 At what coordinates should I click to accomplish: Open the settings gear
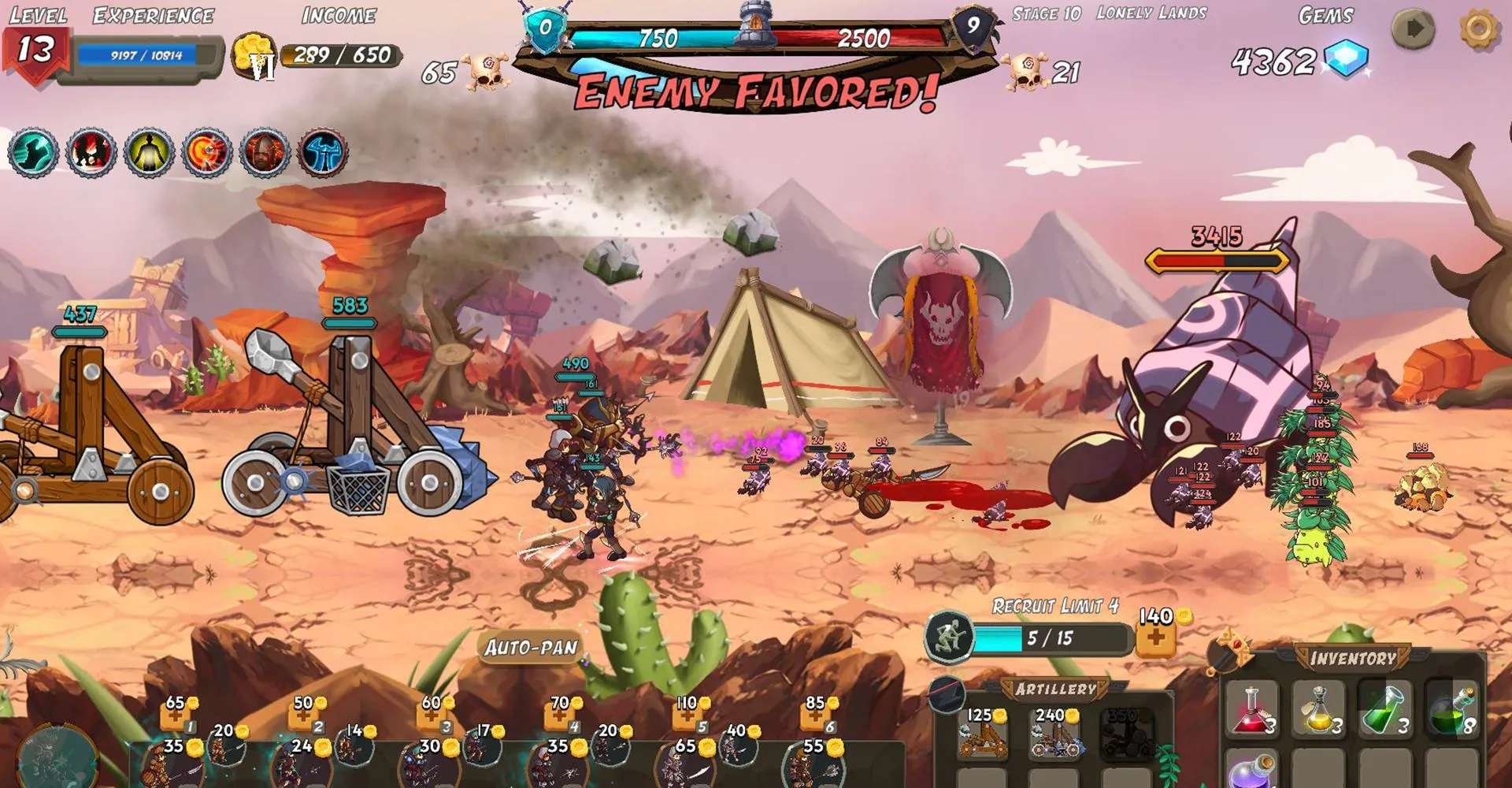point(1478,30)
